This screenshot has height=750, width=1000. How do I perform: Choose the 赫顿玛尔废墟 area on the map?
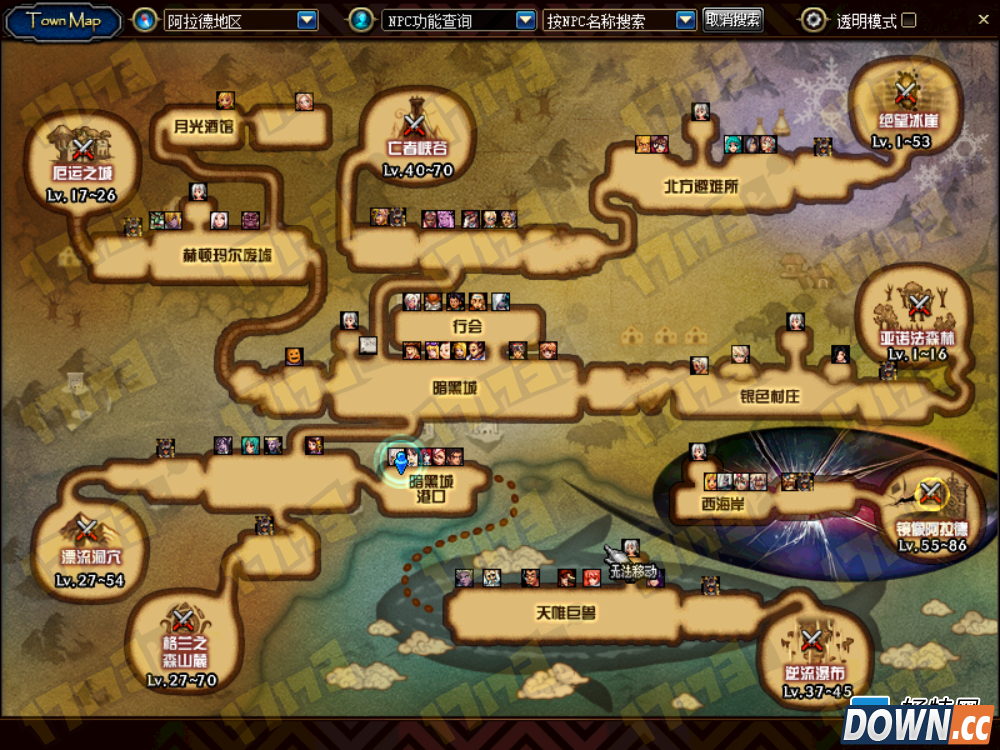pos(227,256)
